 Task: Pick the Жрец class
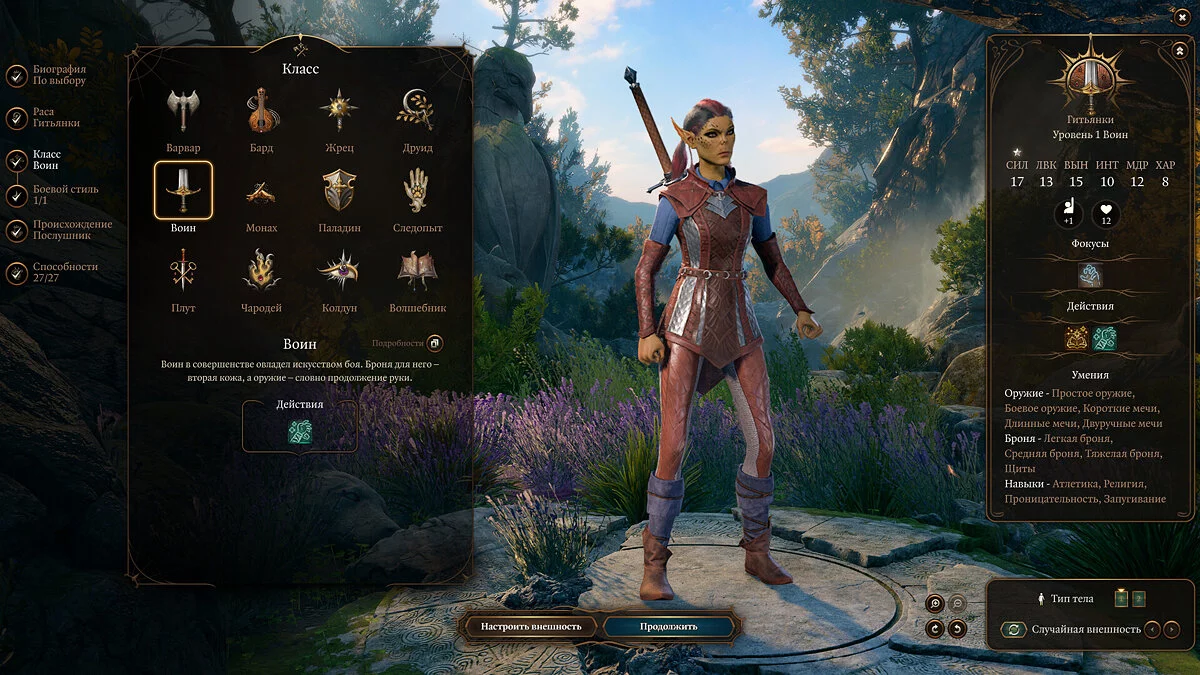(339, 111)
